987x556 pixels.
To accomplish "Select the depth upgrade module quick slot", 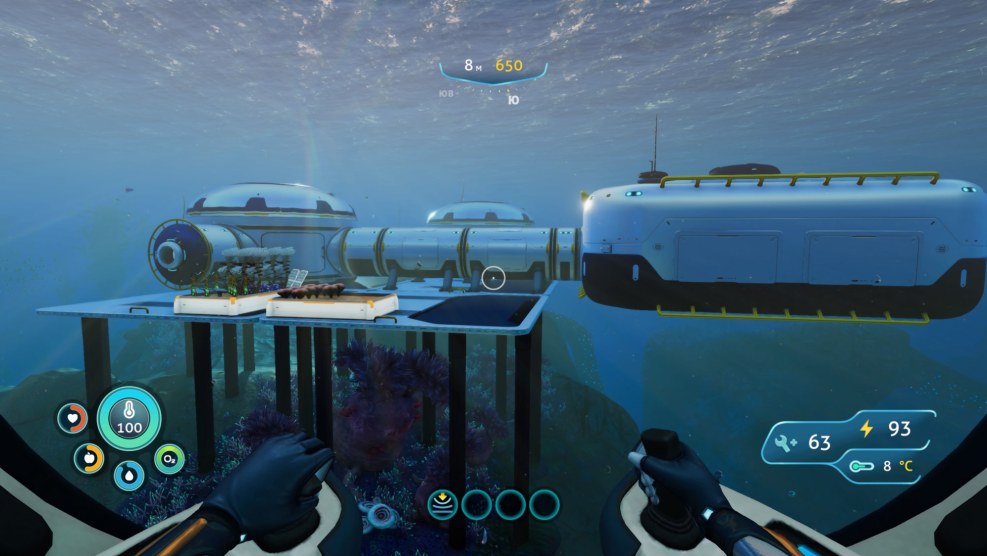I will pos(442,504).
